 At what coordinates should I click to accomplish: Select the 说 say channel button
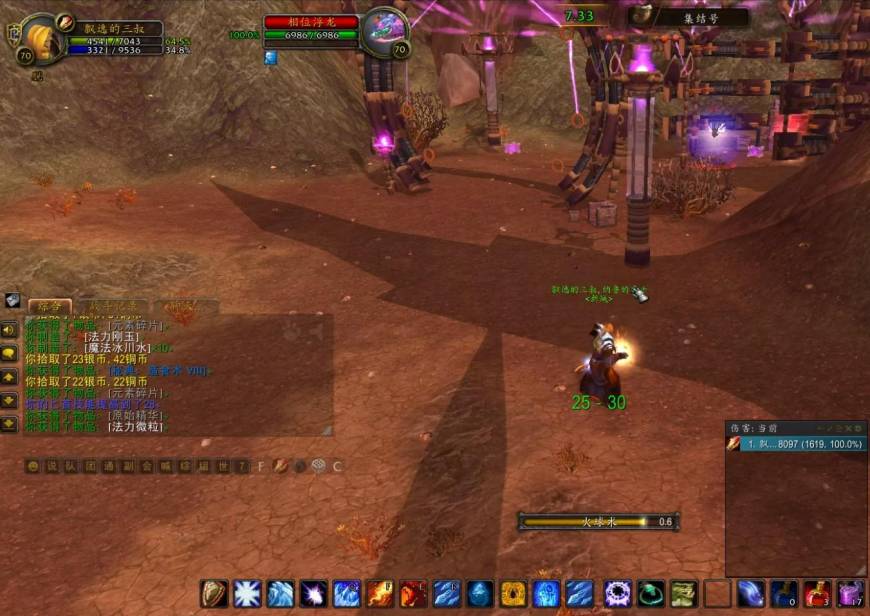50,466
